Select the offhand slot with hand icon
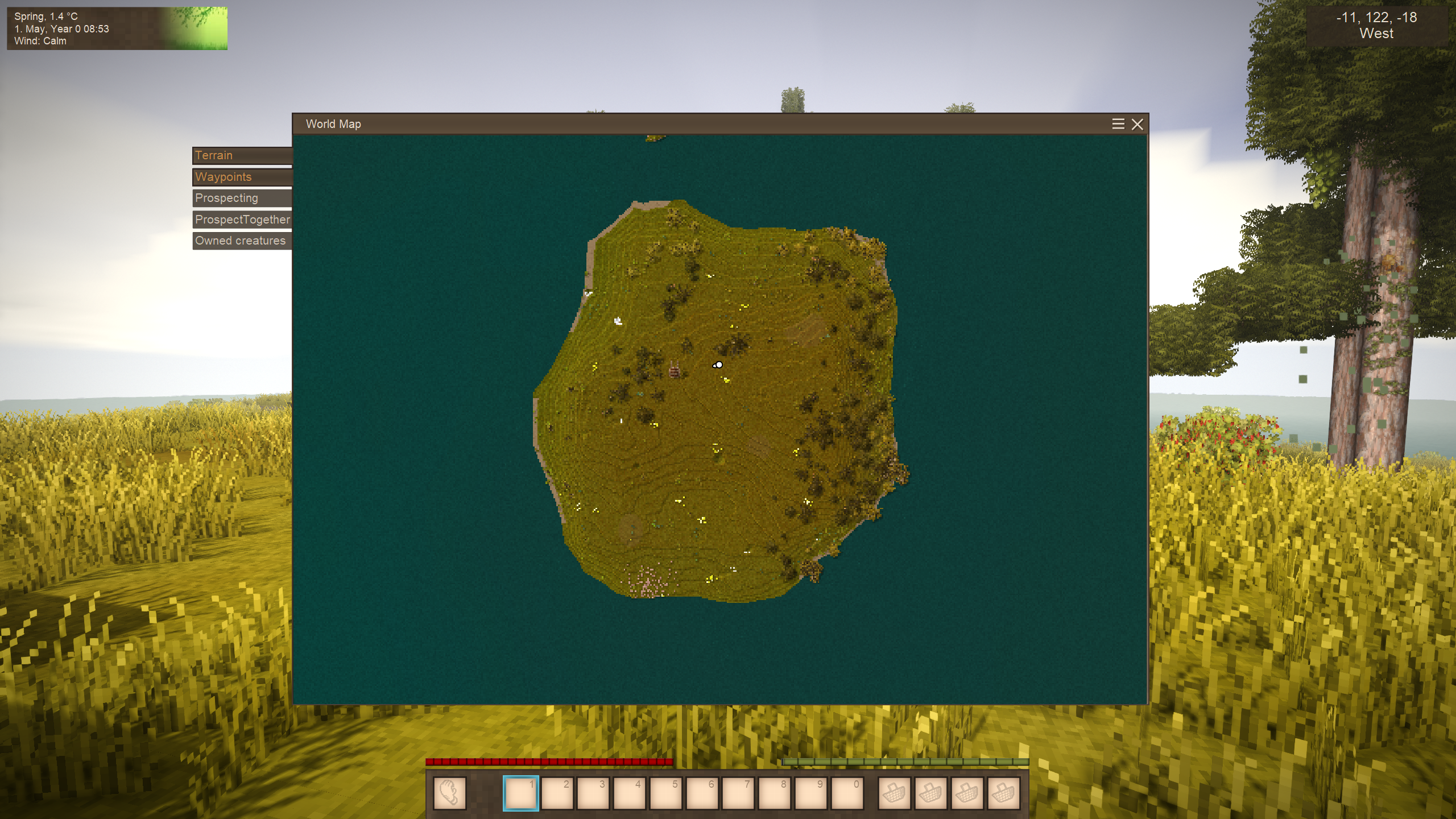 pyautogui.click(x=449, y=793)
